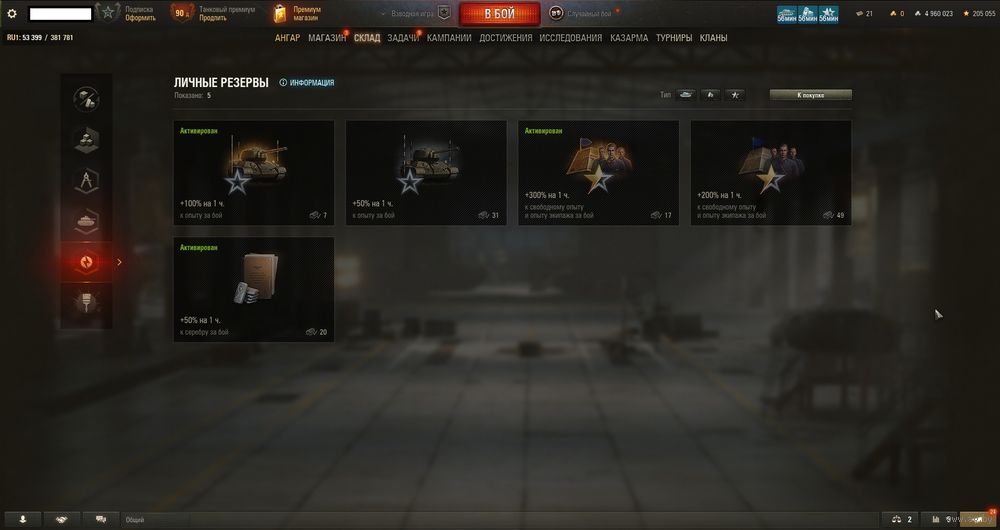Start battle with the В БОЙ button
Image resolution: width=1000 pixels, height=530 pixels.
pyautogui.click(x=499, y=14)
